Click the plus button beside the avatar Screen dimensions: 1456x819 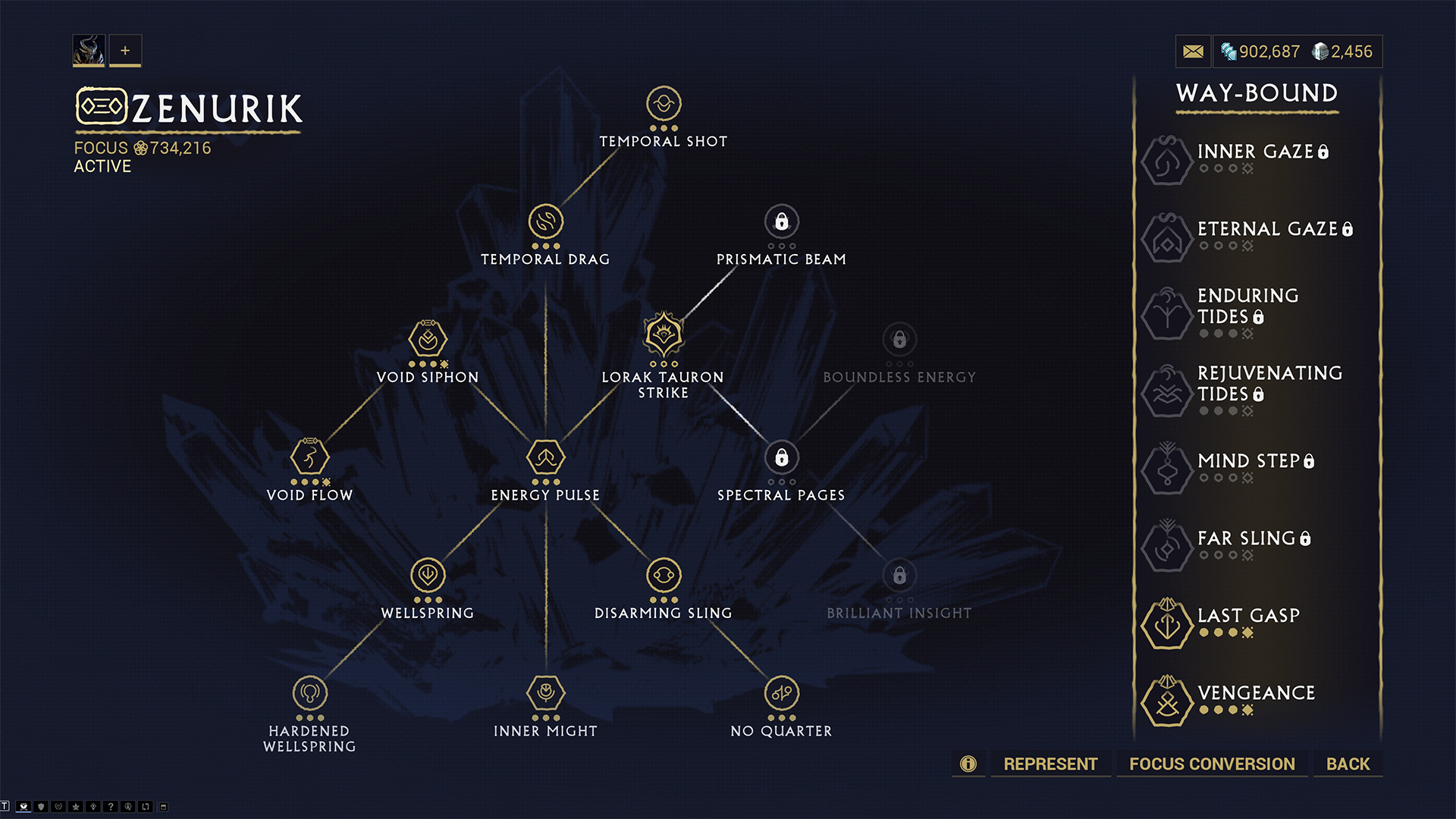coord(125,51)
